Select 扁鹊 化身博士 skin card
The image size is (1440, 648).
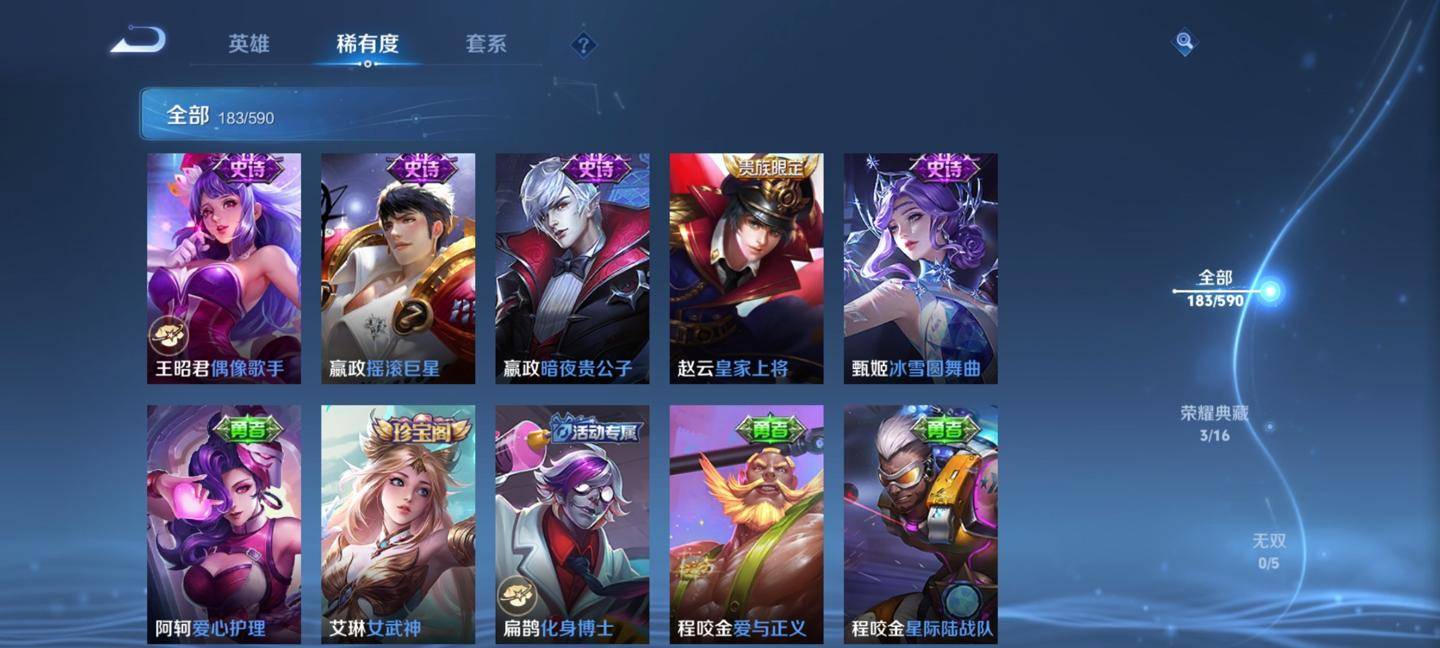pyautogui.click(x=572, y=523)
